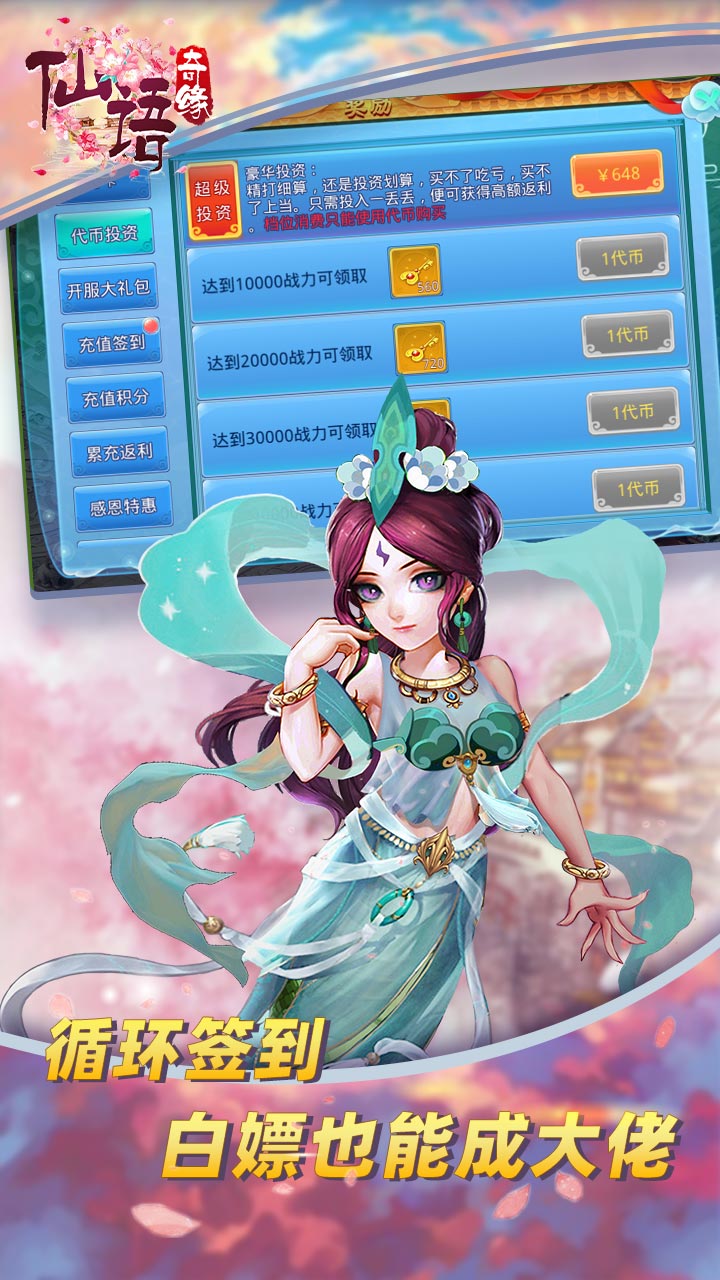Open the 开服大礼包 tab
Viewport: 720px width, 1280px height.
[x=108, y=290]
